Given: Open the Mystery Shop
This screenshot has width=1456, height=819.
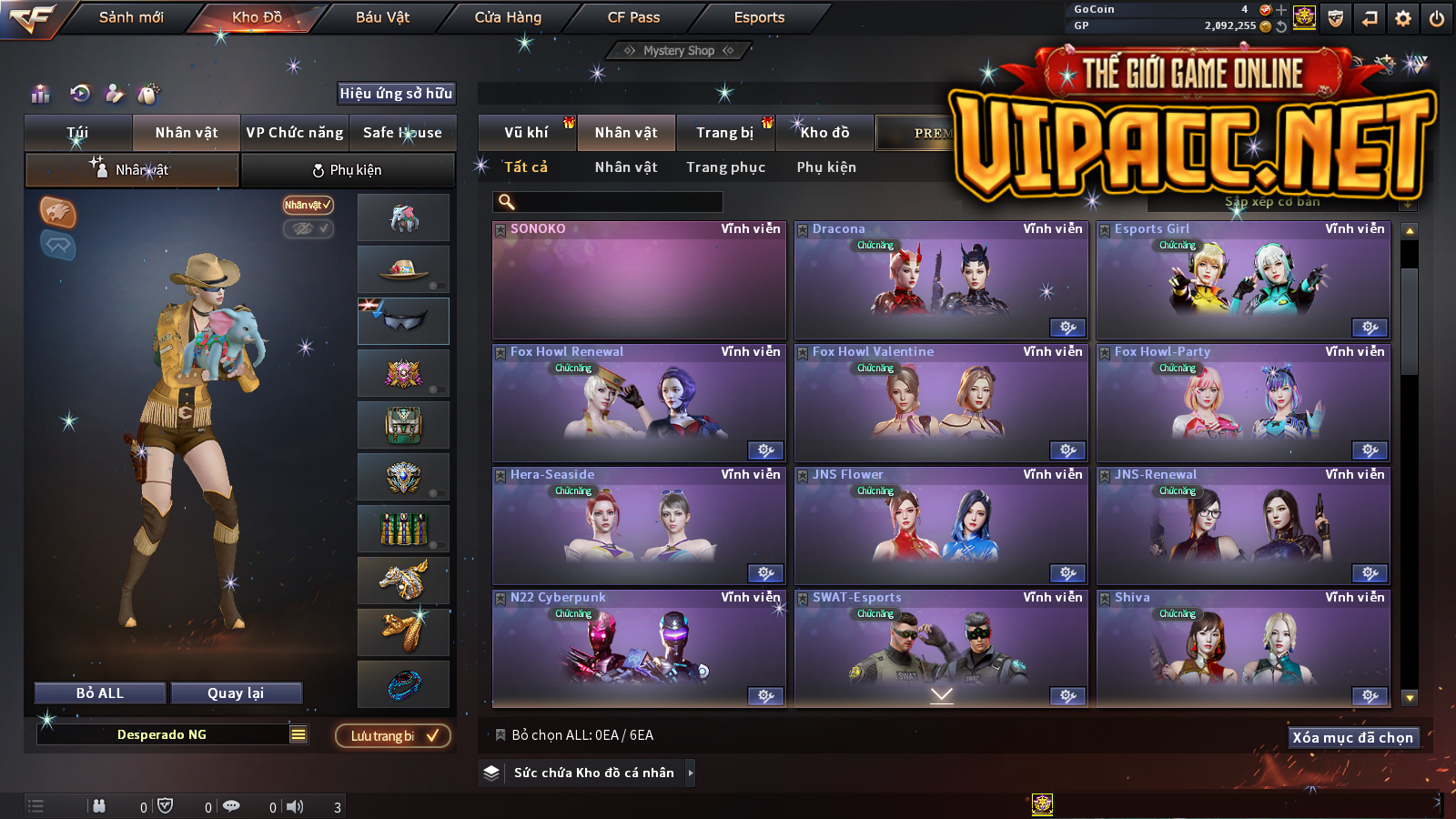Looking at the screenshot, I should click(x=679, y=51).
